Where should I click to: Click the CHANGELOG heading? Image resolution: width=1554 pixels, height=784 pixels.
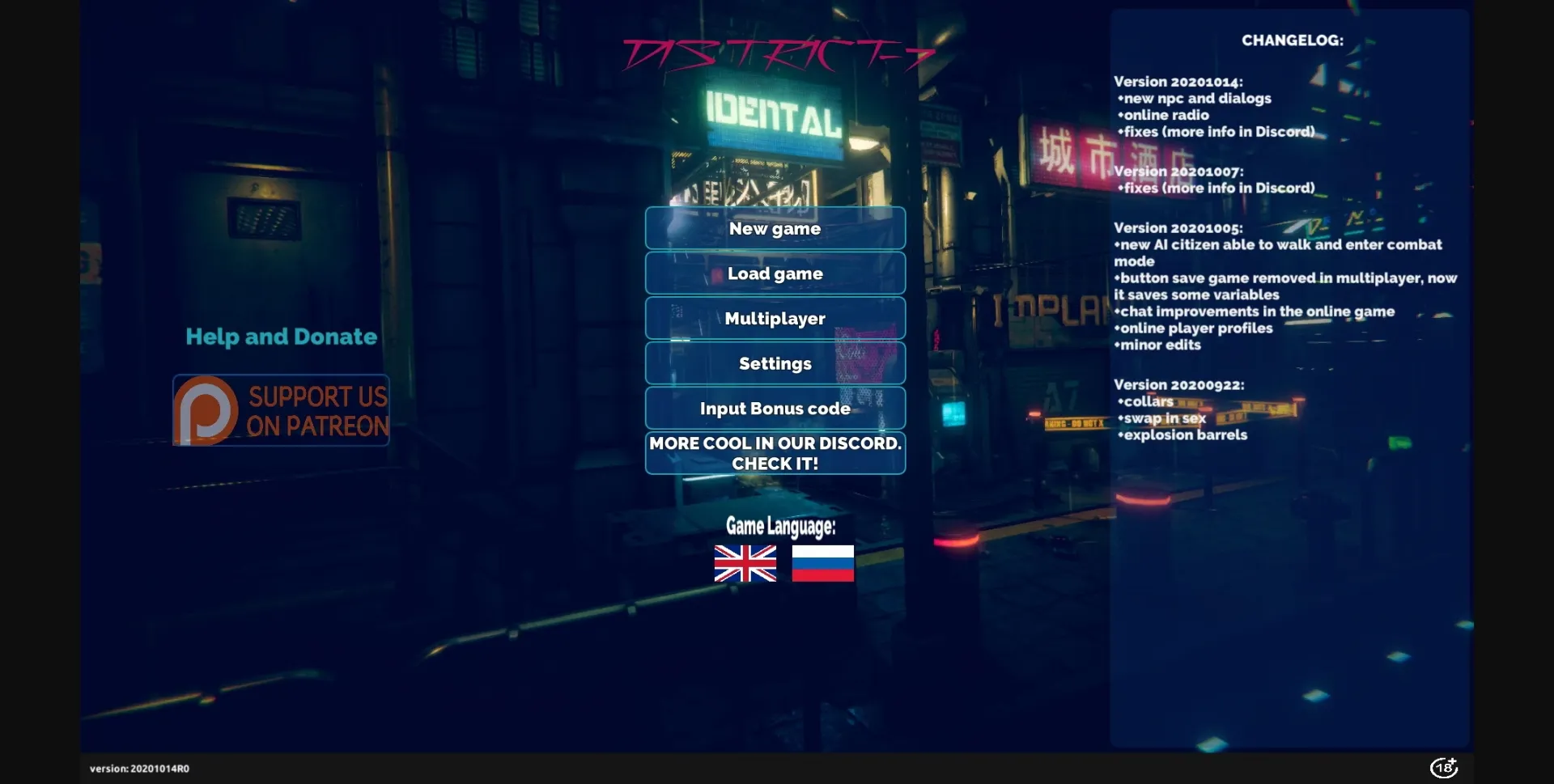pyautogui.click(x=1290, y=38)
